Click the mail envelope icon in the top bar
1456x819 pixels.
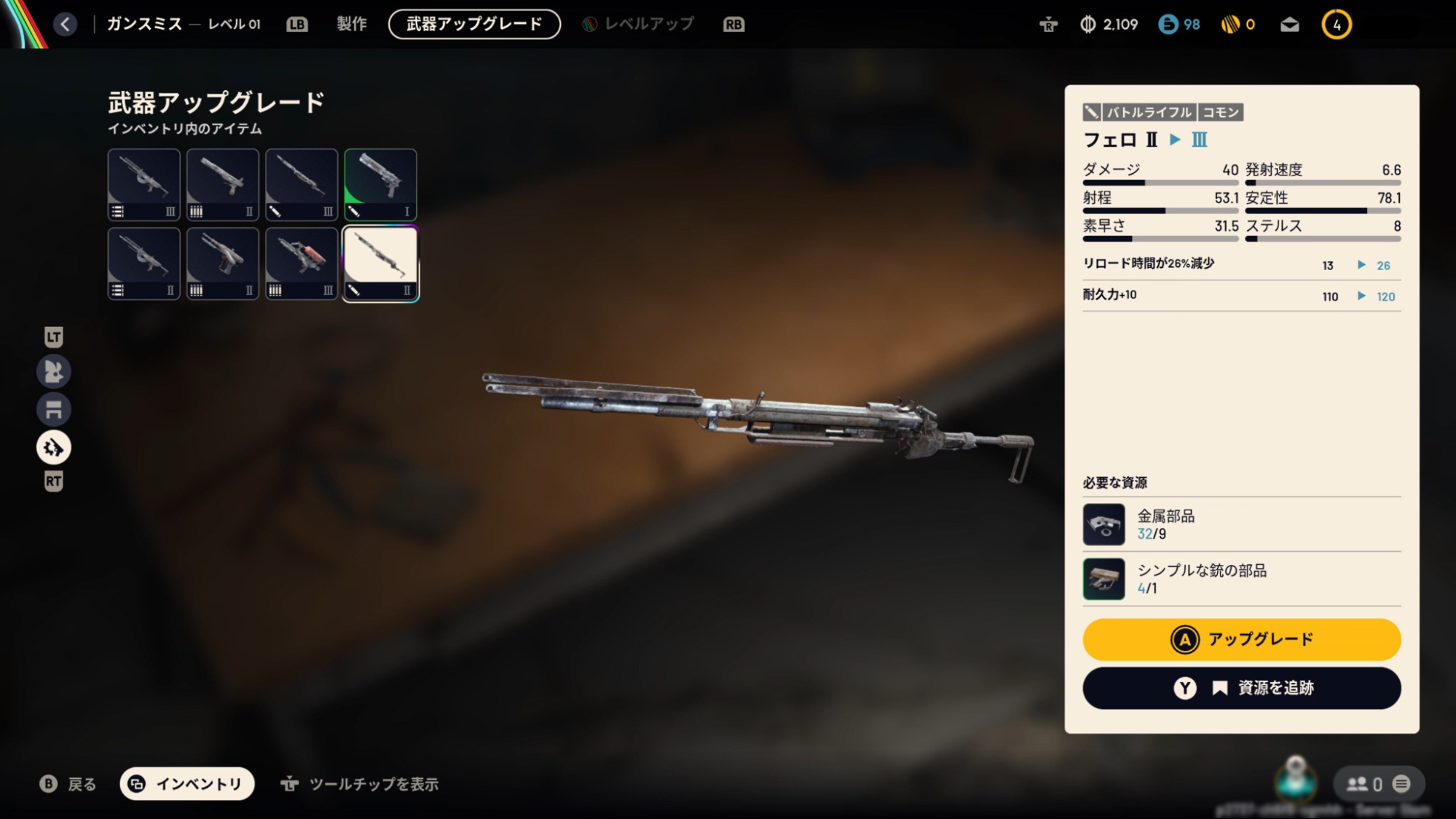click(1288, 23)
